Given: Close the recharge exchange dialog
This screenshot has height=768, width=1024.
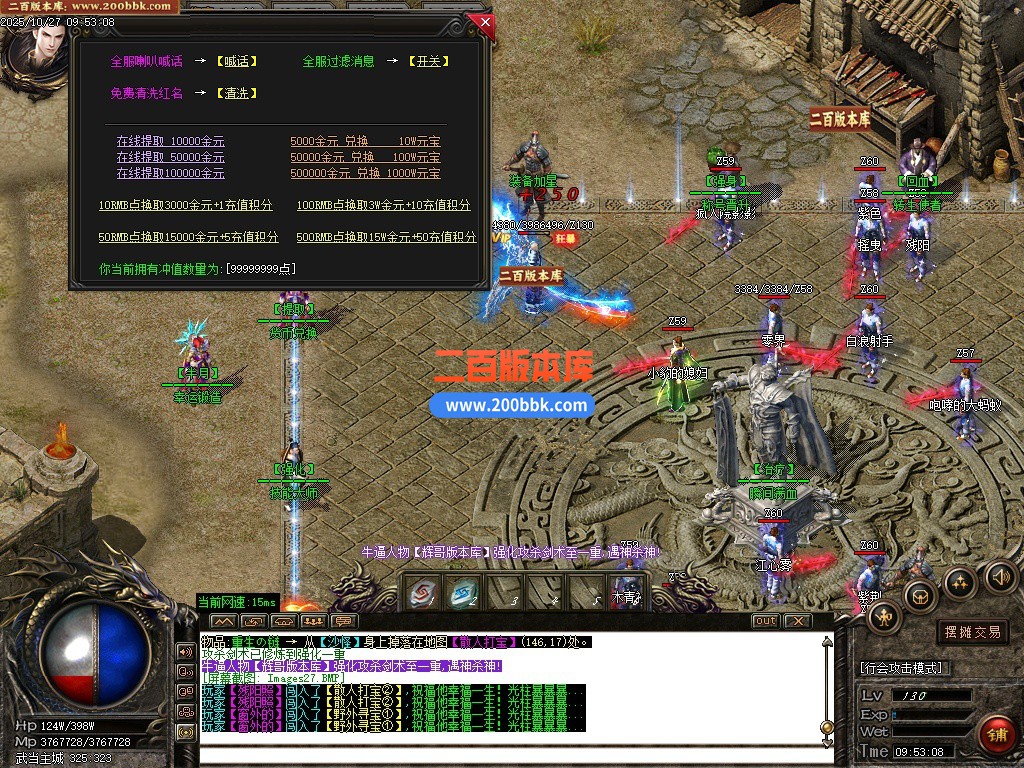Looking at the screenshot, I should 485,21.
